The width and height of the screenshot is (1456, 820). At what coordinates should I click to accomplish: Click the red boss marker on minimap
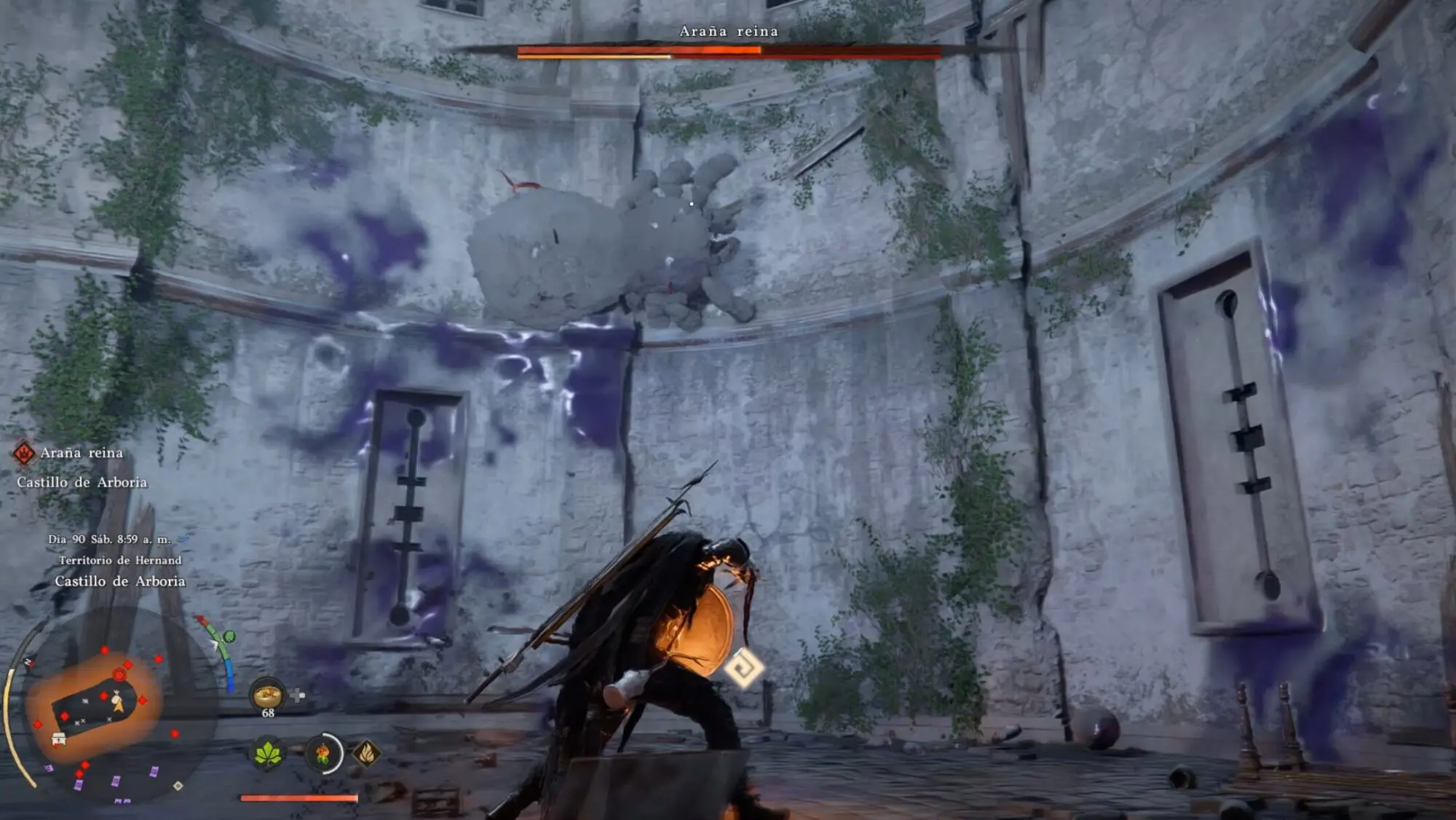click(x=119, y=675)
